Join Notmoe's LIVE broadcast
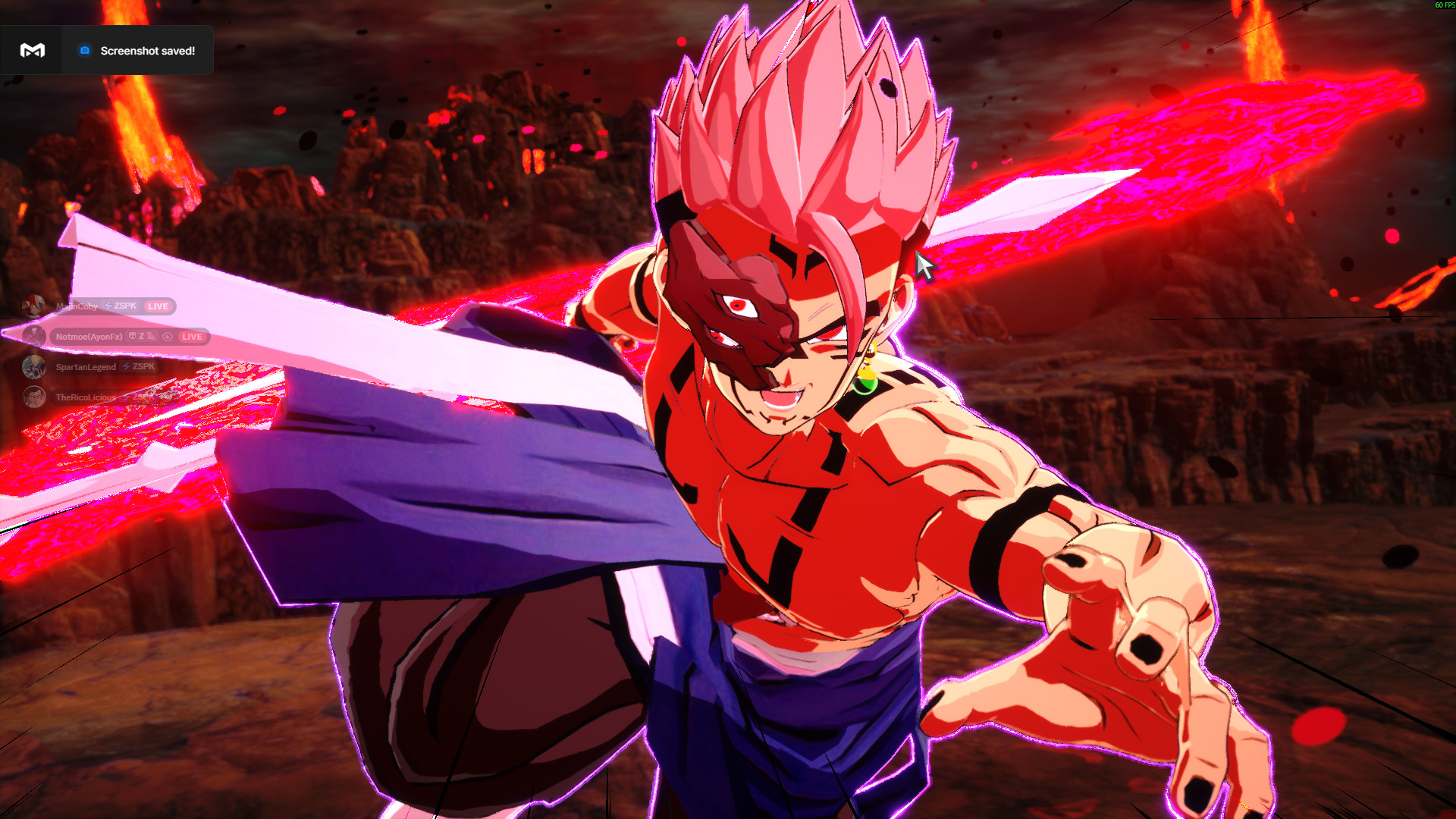The height and width of the screenshot is (819, 1456). pyautogui.click(x=193, y=337)
